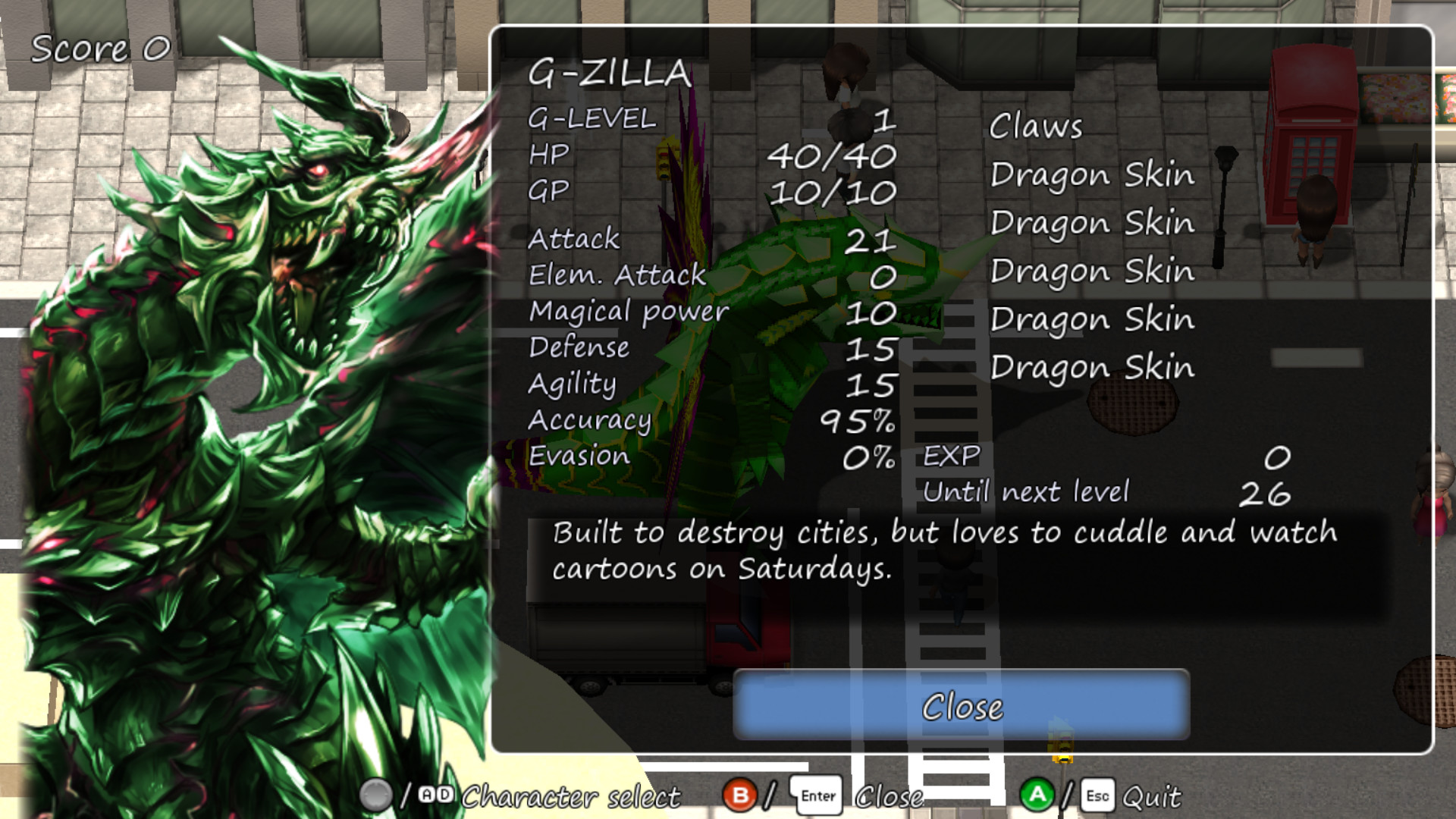Expand the Until next level entry
The height and width of the screenshot is (819, 1456).
[1027, 491]
